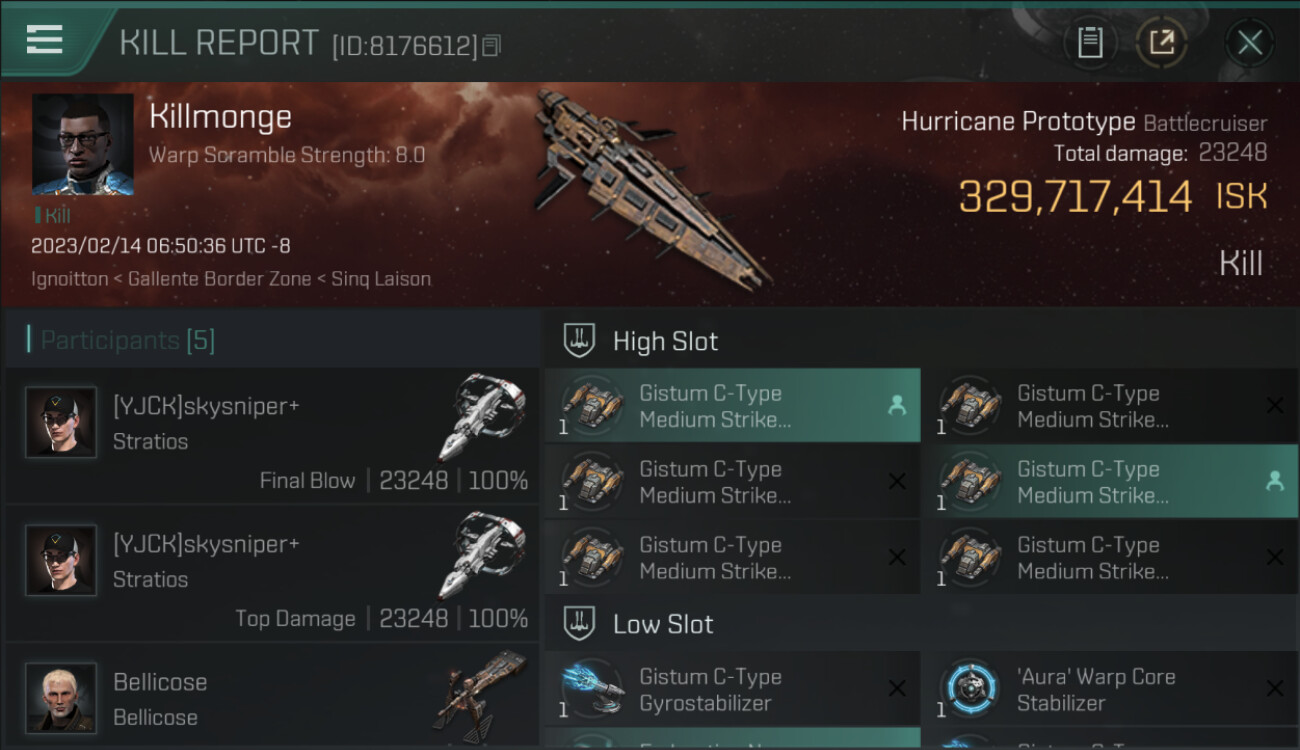Select the 'Aura' Warp Core Stabilizer module
The width and height of the screenshot is (1300, 750).
click(1109, 690)
